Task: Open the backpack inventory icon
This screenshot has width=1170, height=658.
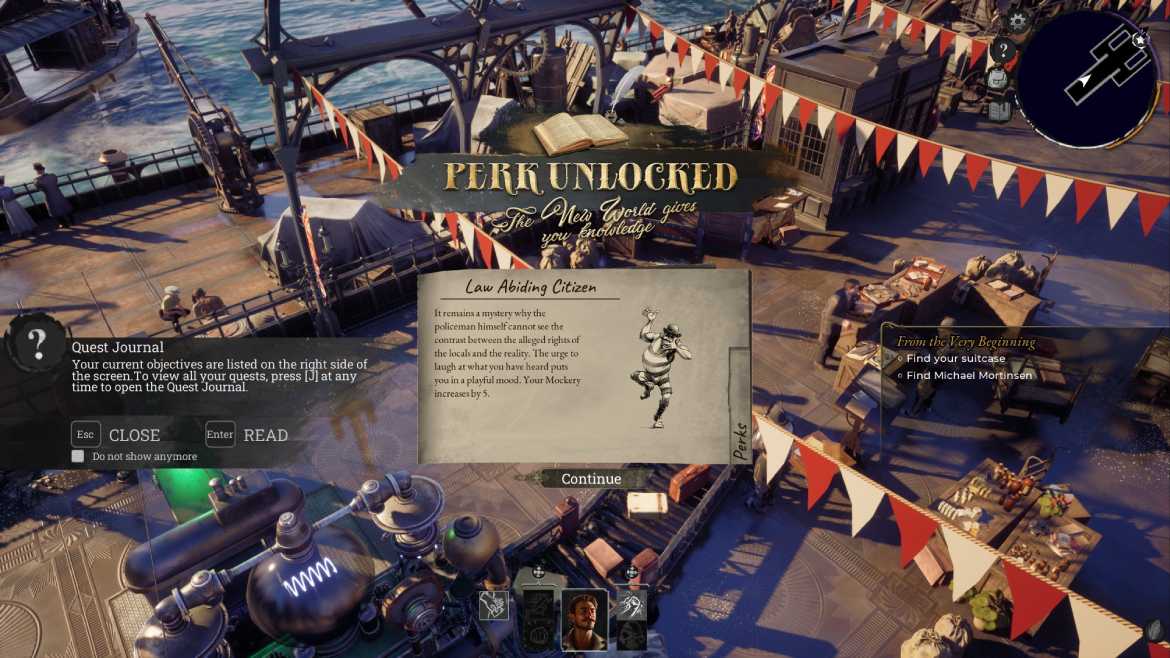Action: [x=997, y=80]
